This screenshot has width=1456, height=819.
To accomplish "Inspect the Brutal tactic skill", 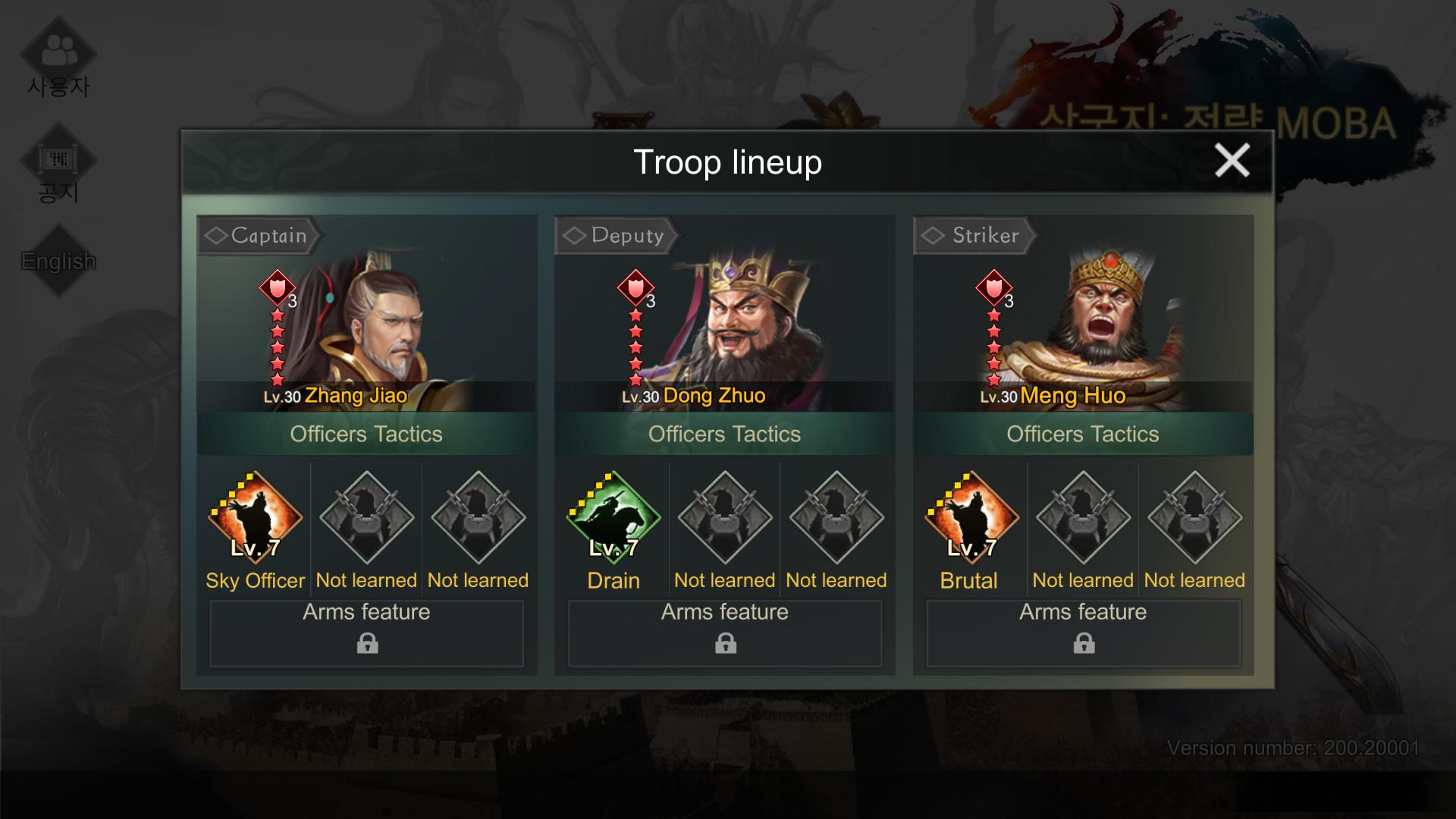I will [971, 519].
